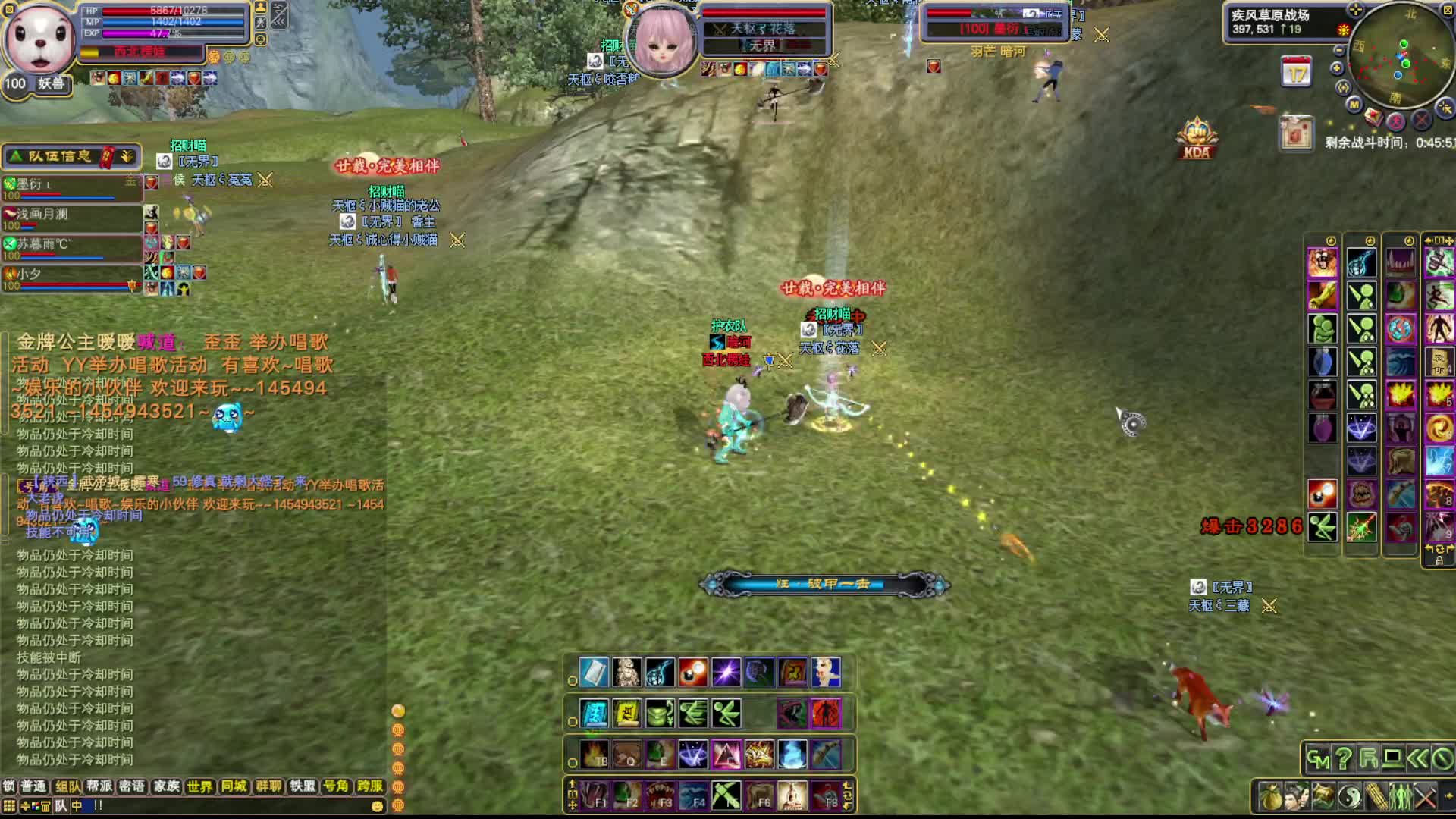Toggle the 锁 chat lock button
This screenshot has height=819, width=1456.
(x=8, y=786)
